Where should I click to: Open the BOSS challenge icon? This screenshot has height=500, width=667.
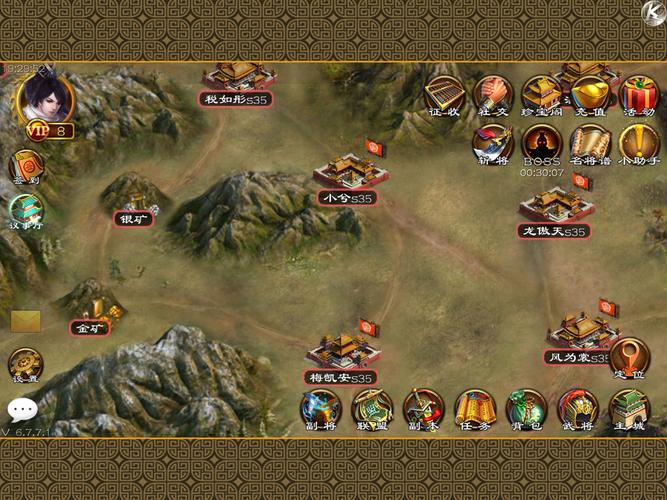[x=542, y=143]
